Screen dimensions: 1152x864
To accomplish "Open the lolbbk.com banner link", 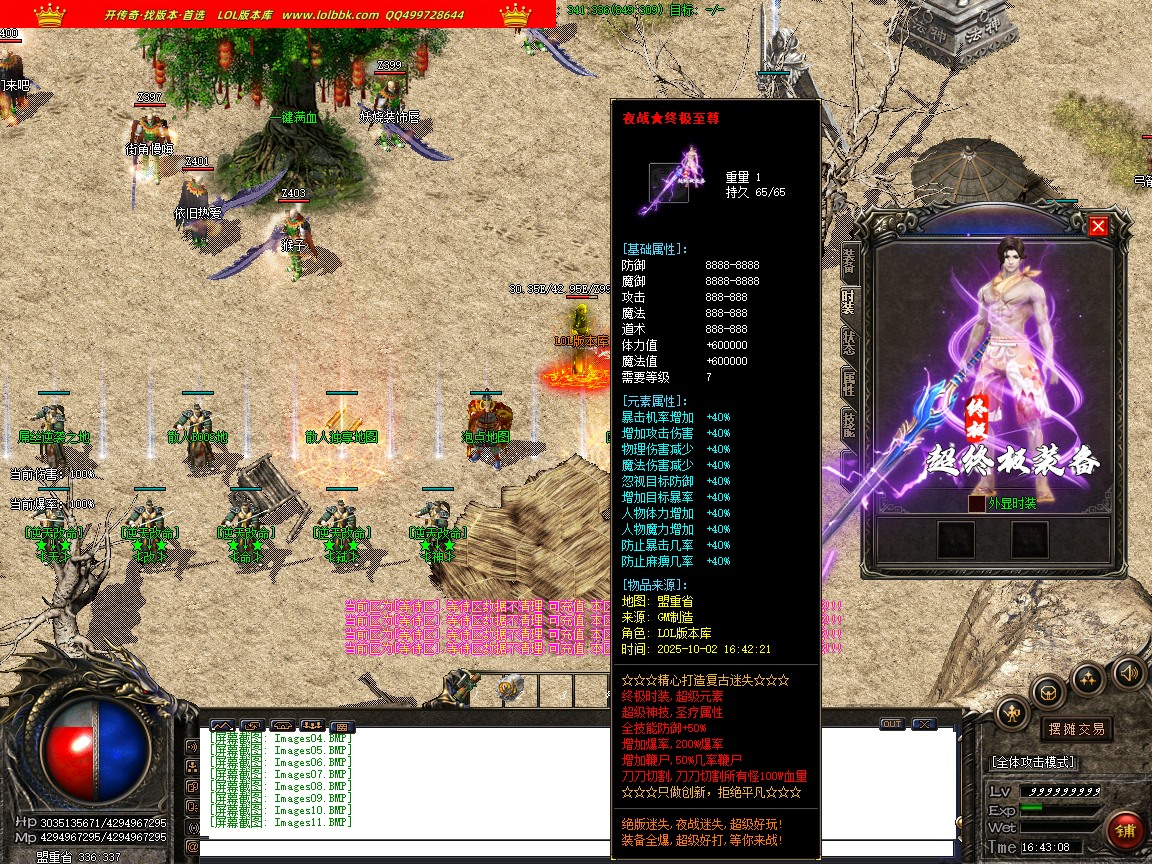I will tap(330, 15).
